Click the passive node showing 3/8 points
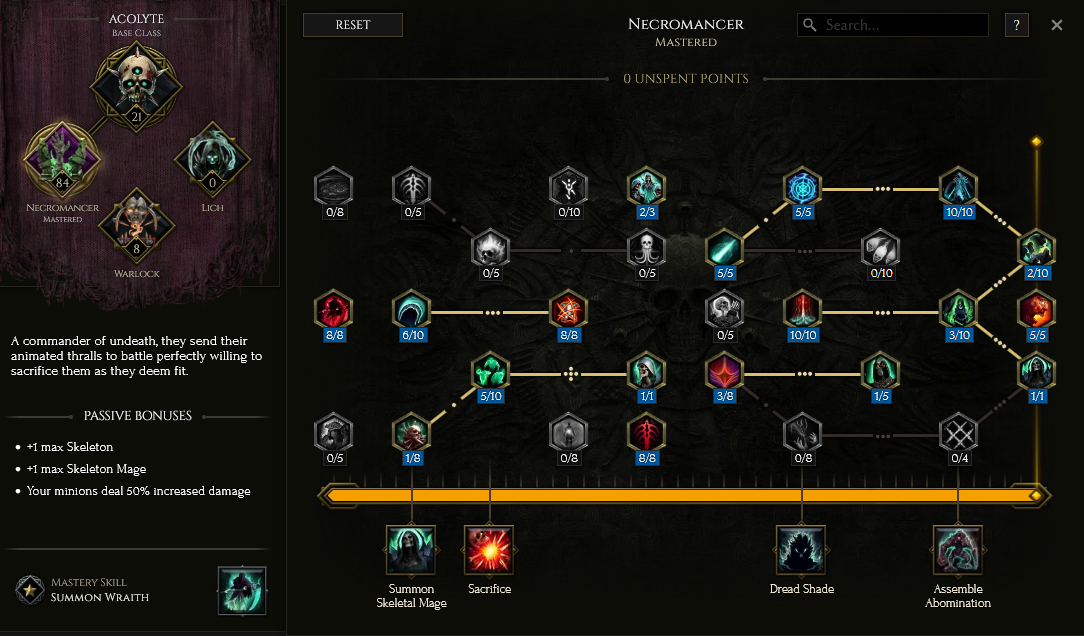The width and height of the screenshot is (1084, 636). 723,373
